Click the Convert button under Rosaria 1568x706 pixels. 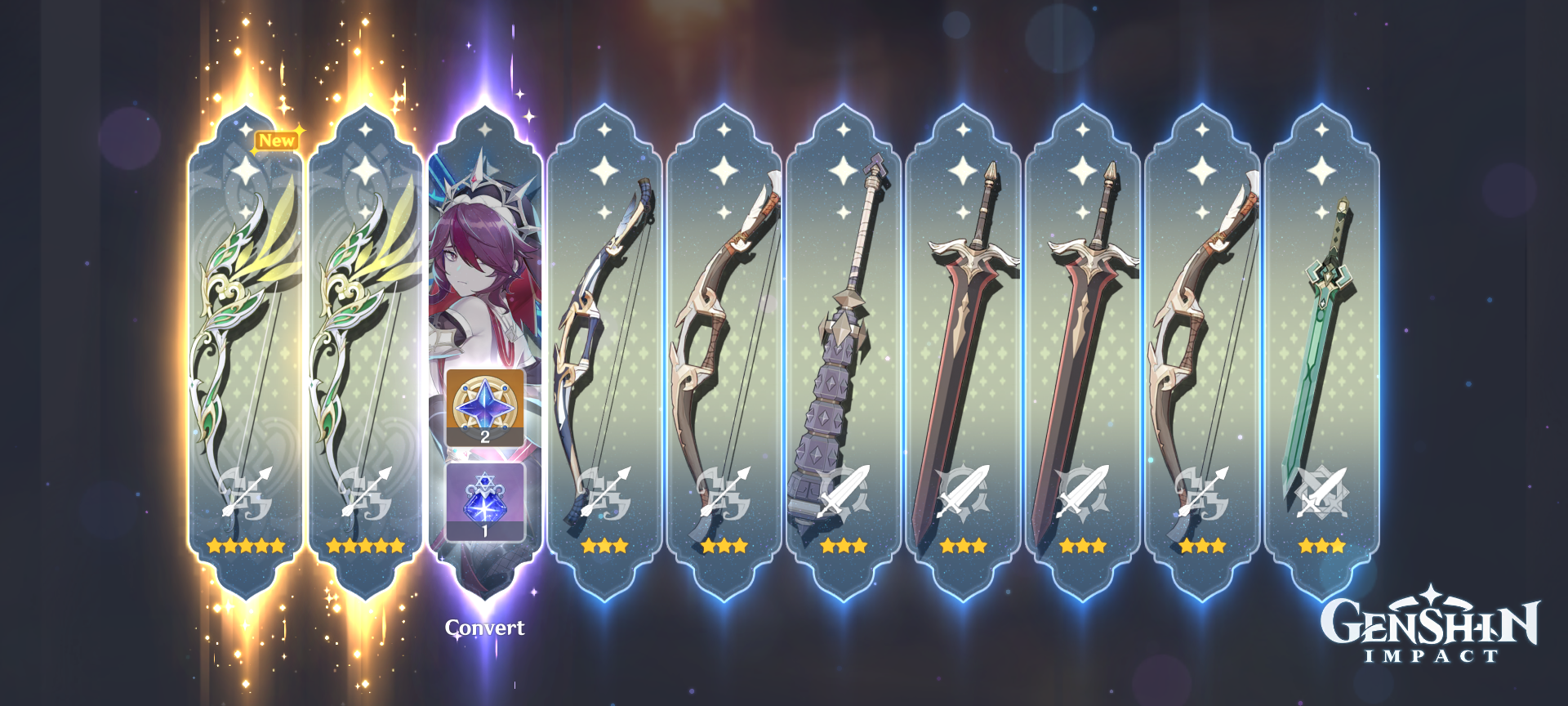(x=483, y=629)
